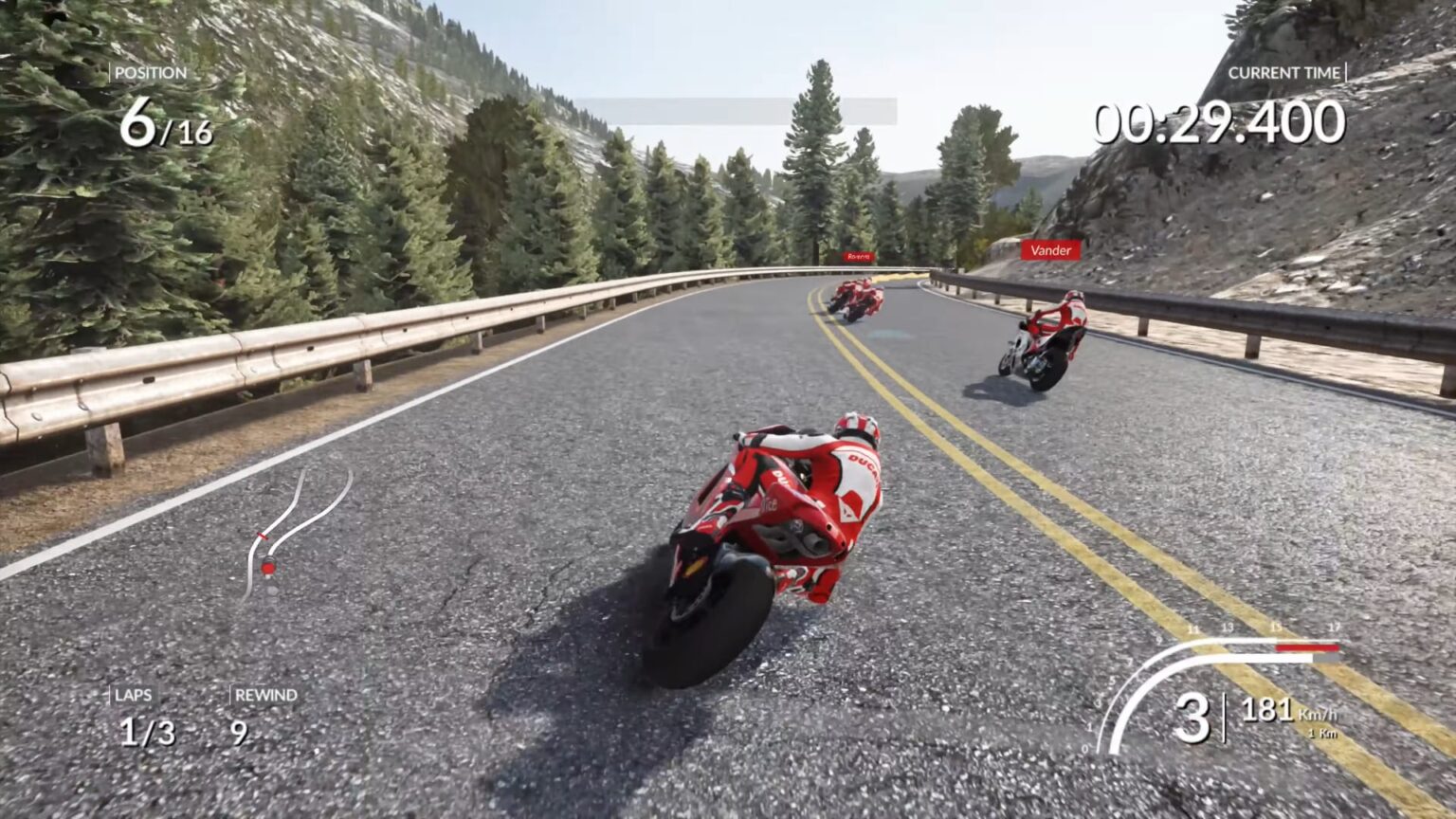1456x819 pixels.
Task: Click the checkpoint marker on the minimap track
Action: [x=263, y=536]
